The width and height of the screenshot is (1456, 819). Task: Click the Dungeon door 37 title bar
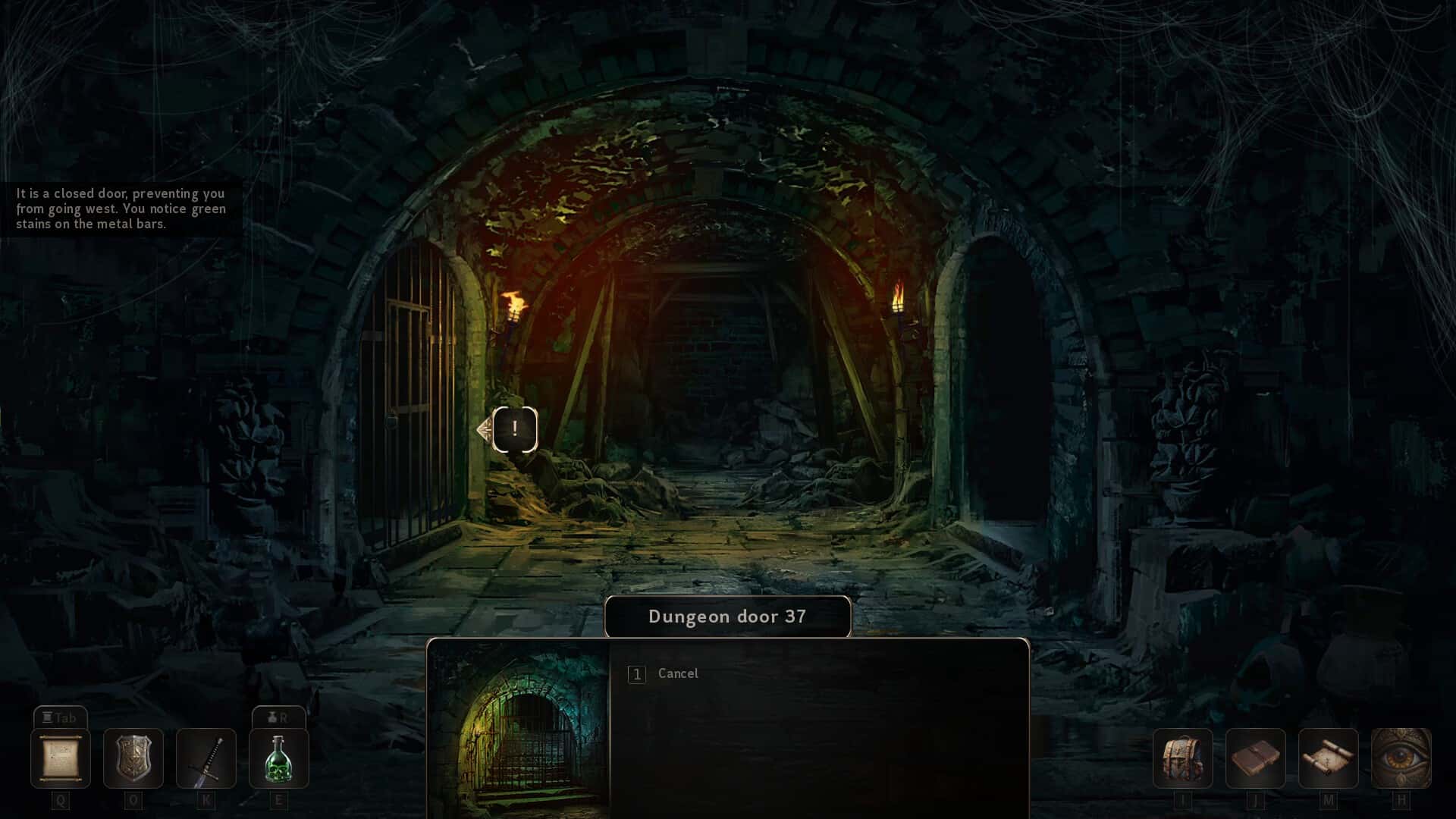[726, 616]
